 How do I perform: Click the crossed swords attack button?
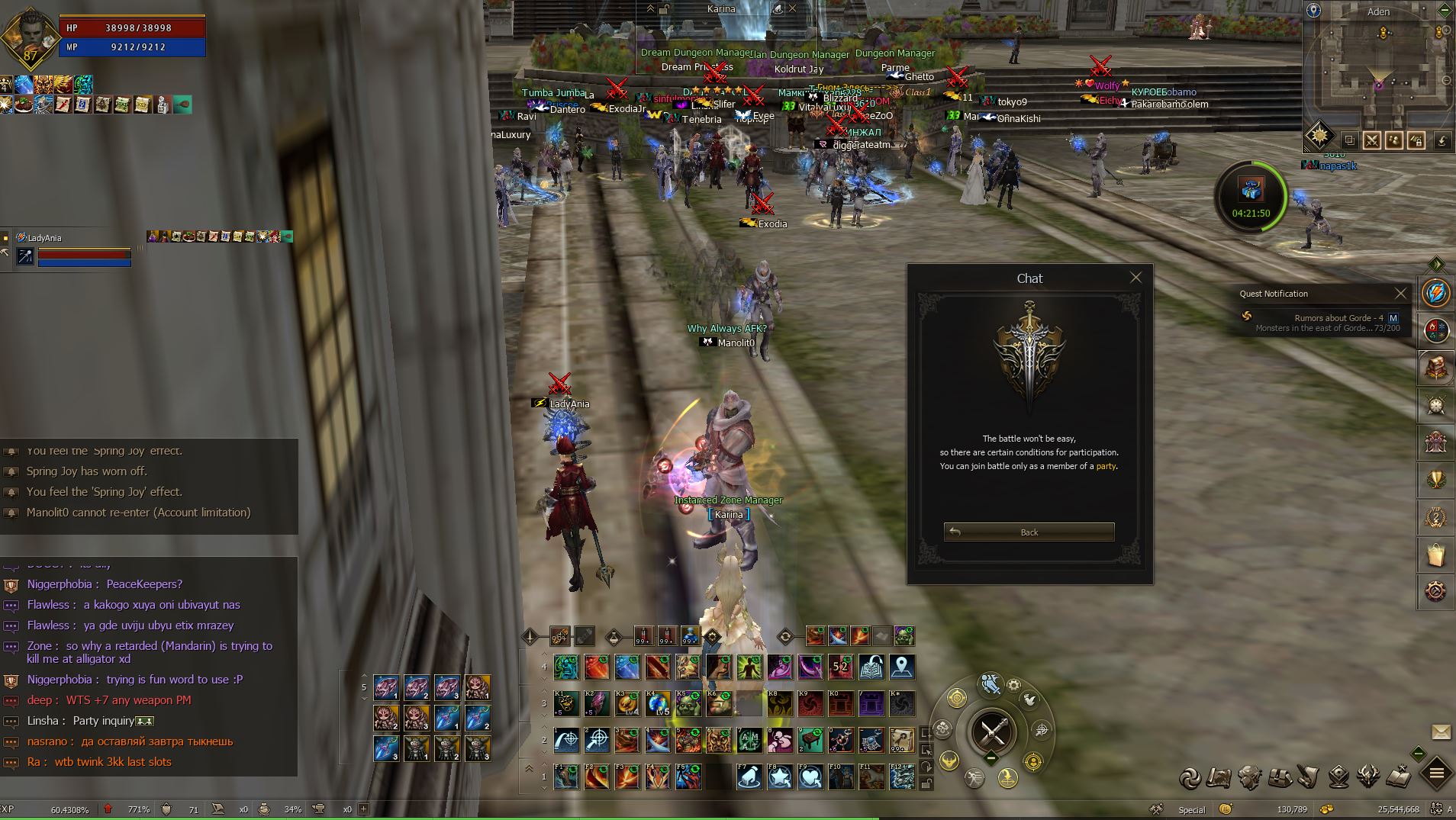pyautogui.click(x=991, y=732)
